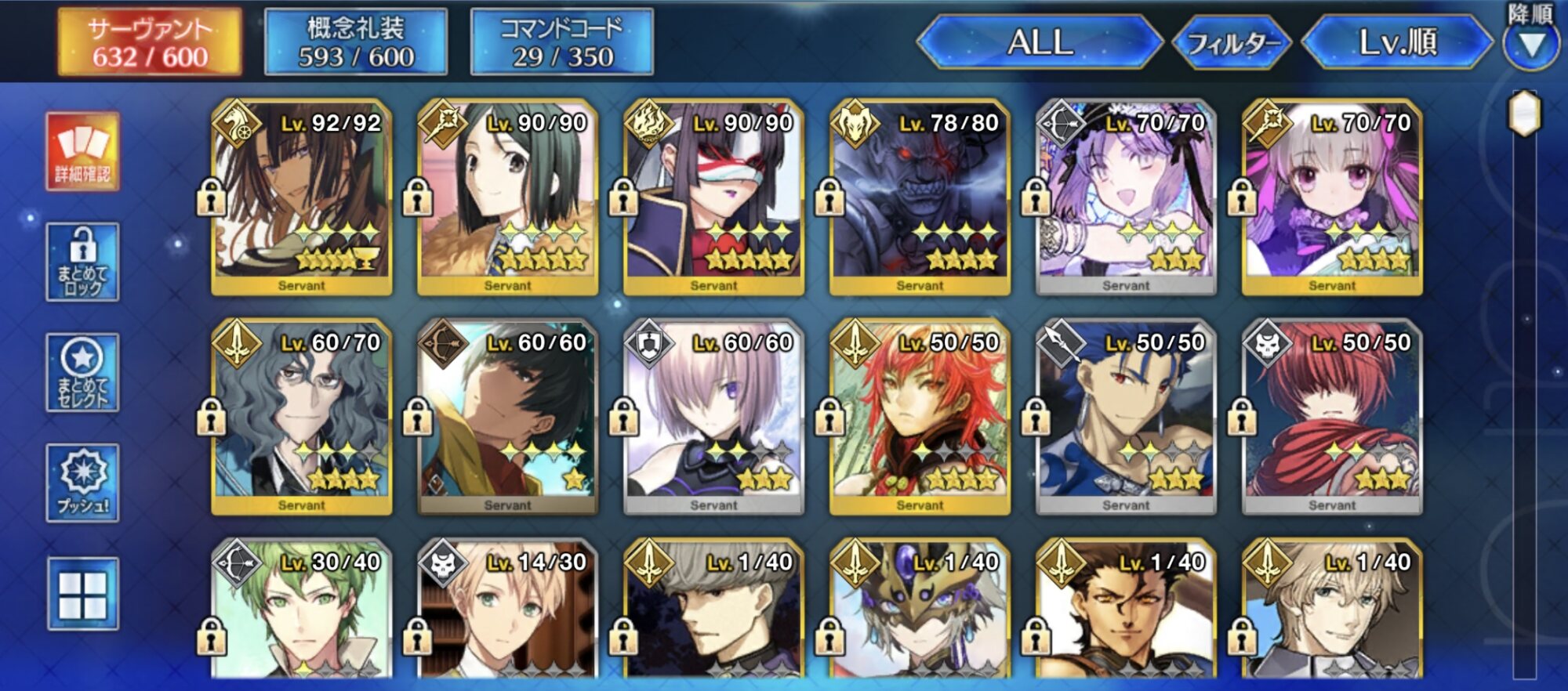Select the Lv. 92/92 Rider servant card
The height and width of the screenshot is (691, 1568).
click(302, 197)
